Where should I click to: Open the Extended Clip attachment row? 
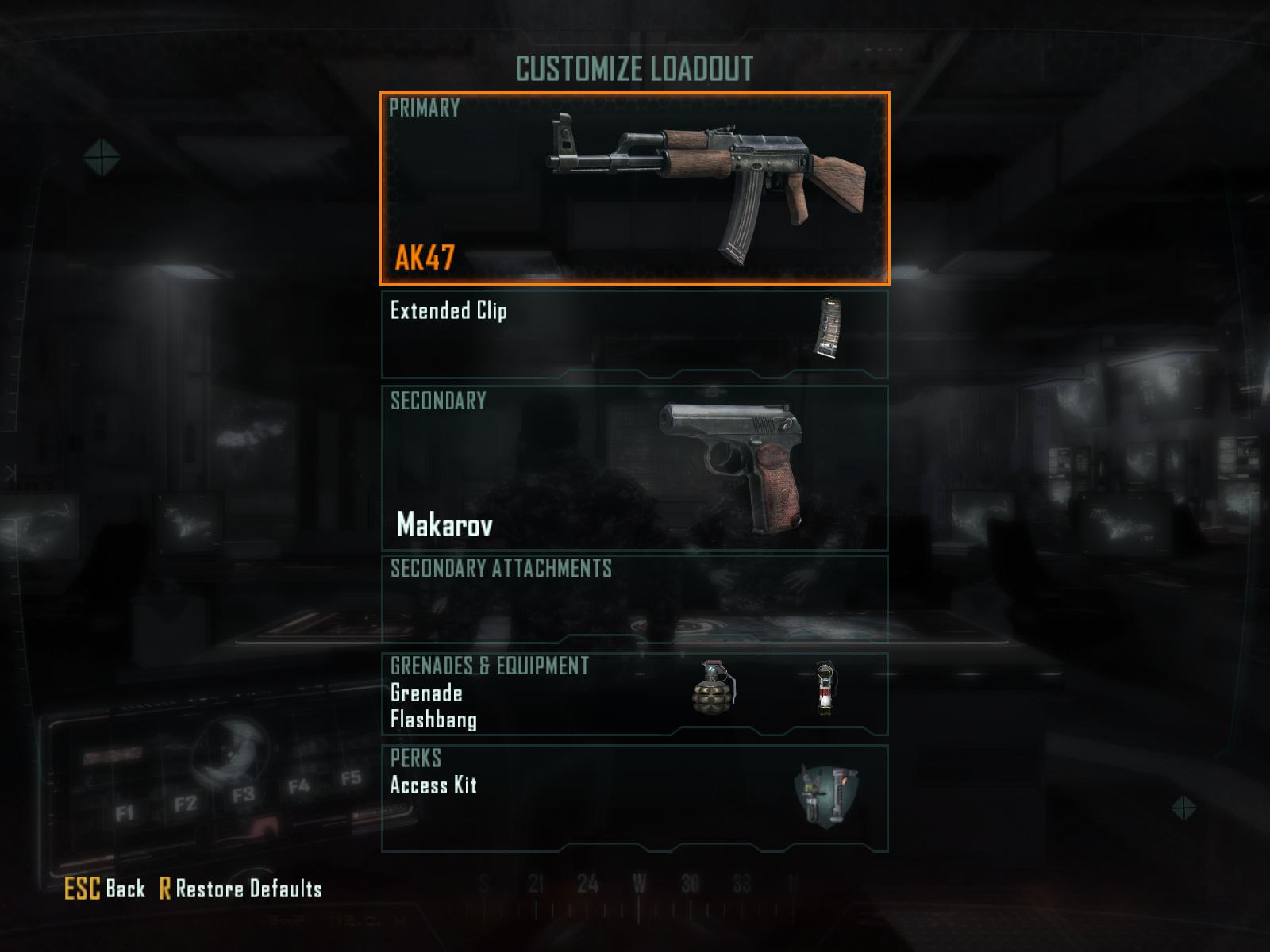[x=635, y=334]
